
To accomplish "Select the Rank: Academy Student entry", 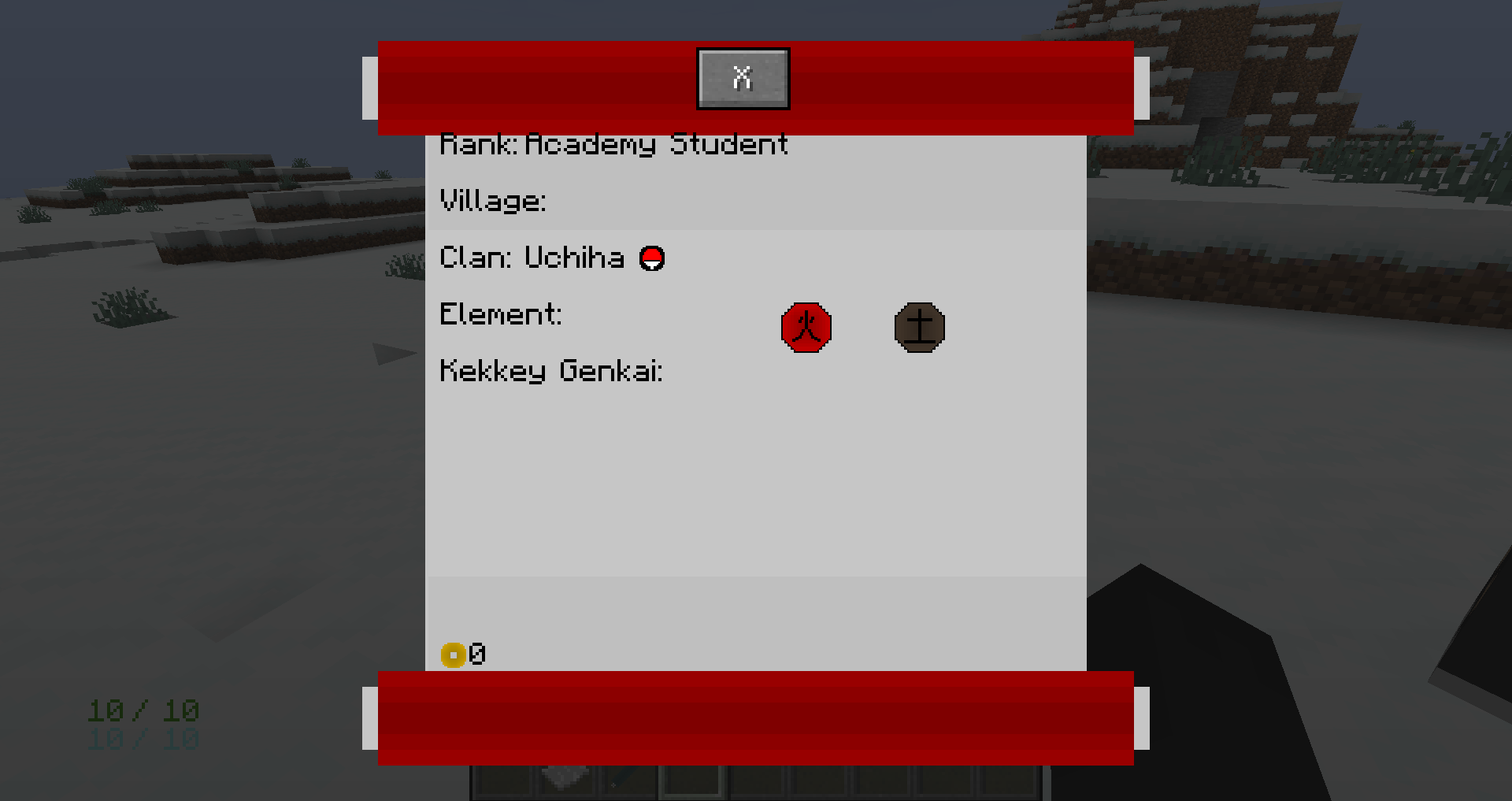I will coord(614,143).
